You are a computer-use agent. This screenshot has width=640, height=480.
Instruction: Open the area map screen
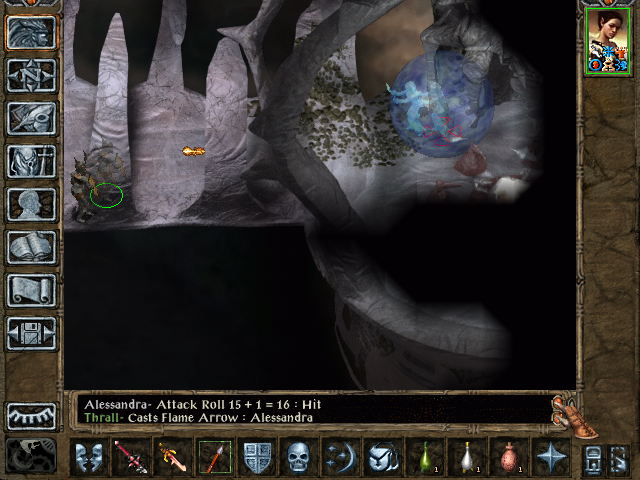[x=31, y=75]
